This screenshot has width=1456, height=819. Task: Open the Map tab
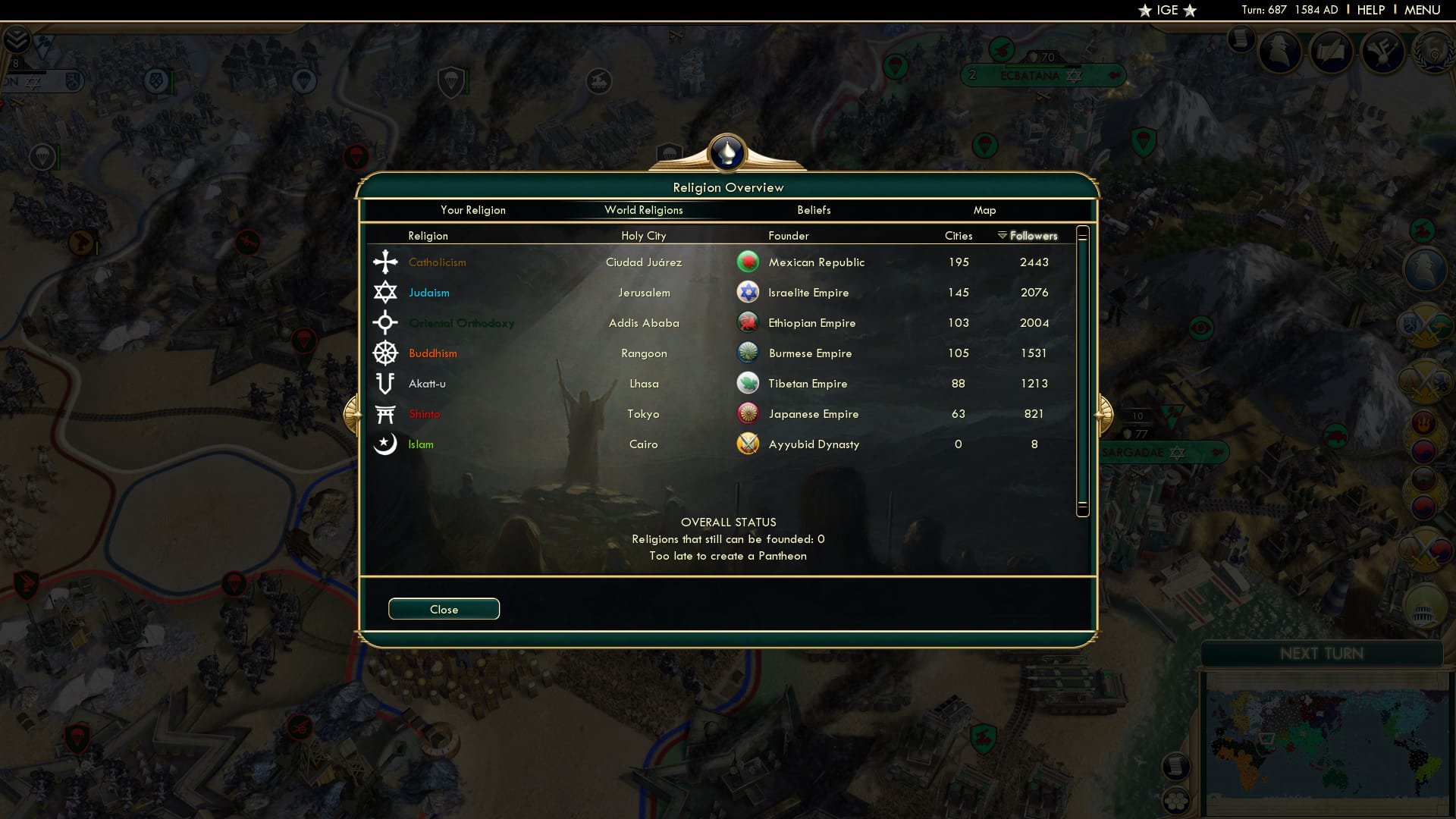(x=984, y=210)
